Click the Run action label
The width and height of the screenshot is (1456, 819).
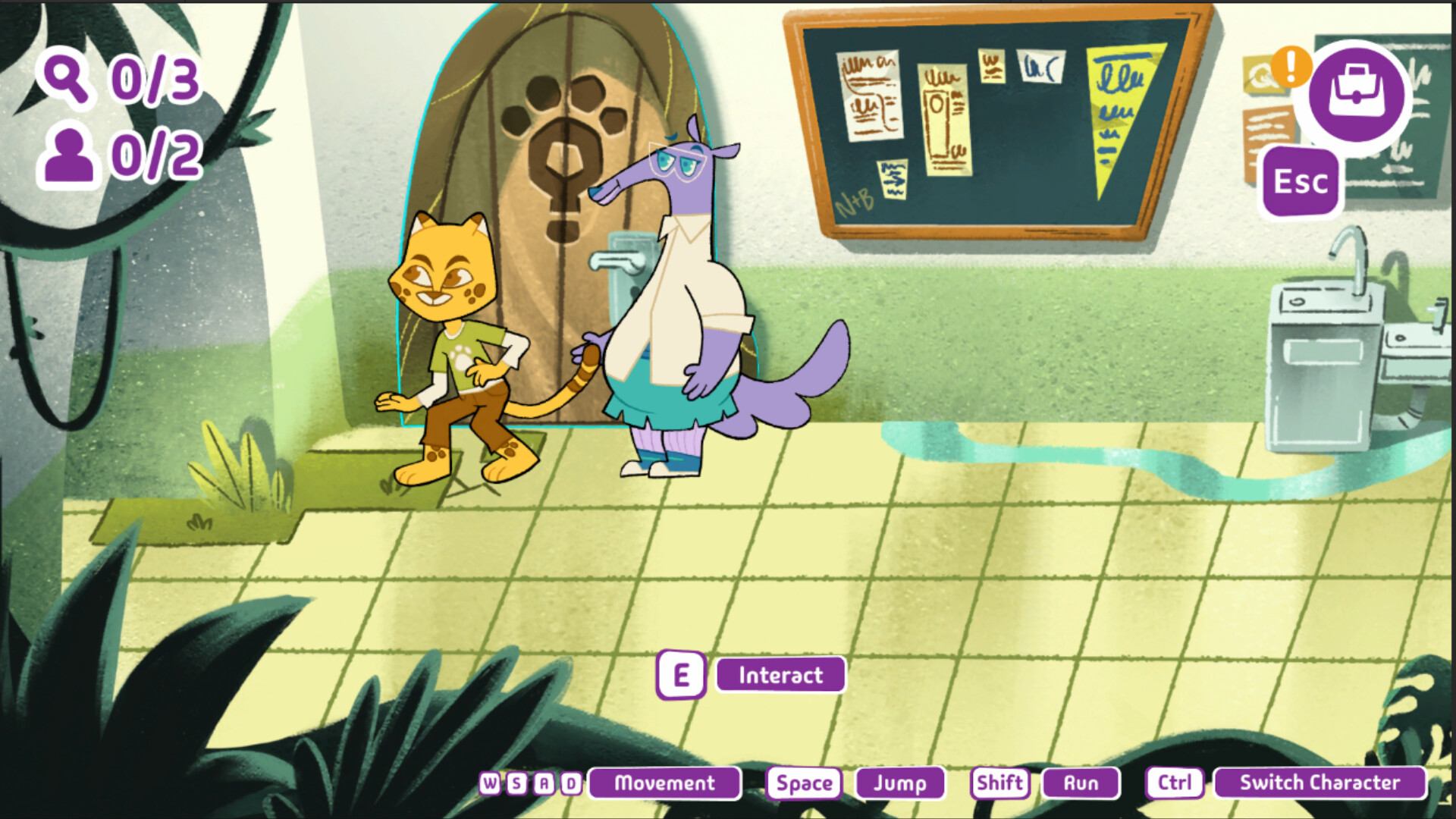click(1080, 783)
